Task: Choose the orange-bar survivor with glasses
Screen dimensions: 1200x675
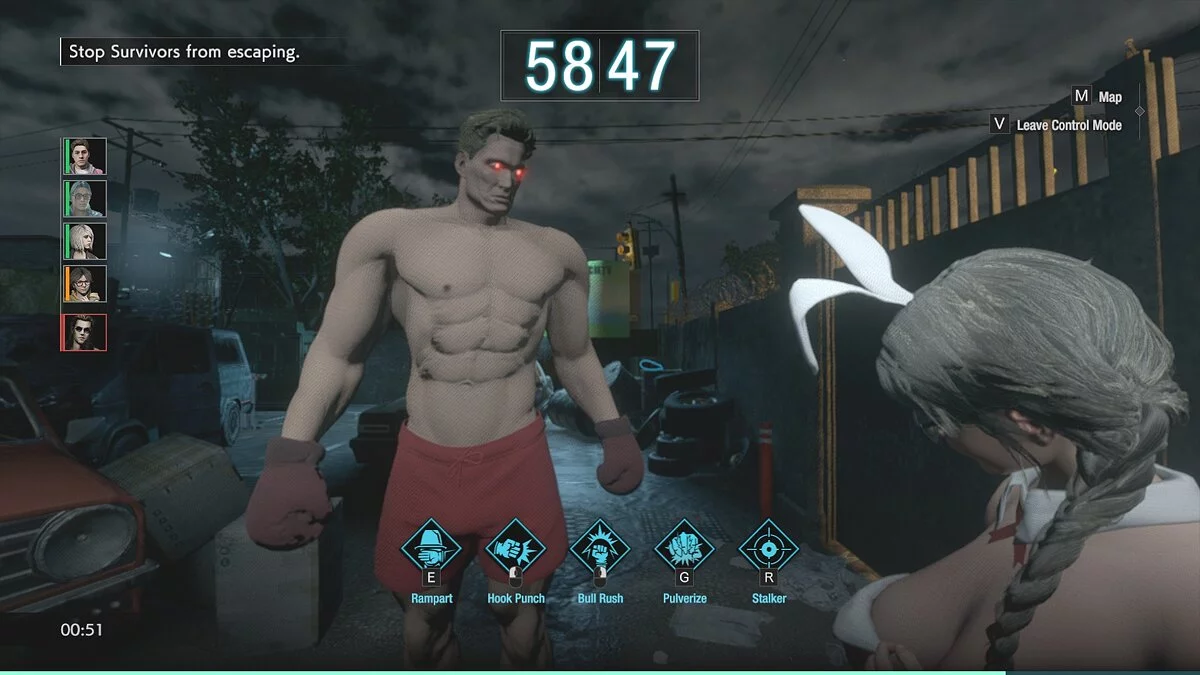Action: [x=85, y=285]
